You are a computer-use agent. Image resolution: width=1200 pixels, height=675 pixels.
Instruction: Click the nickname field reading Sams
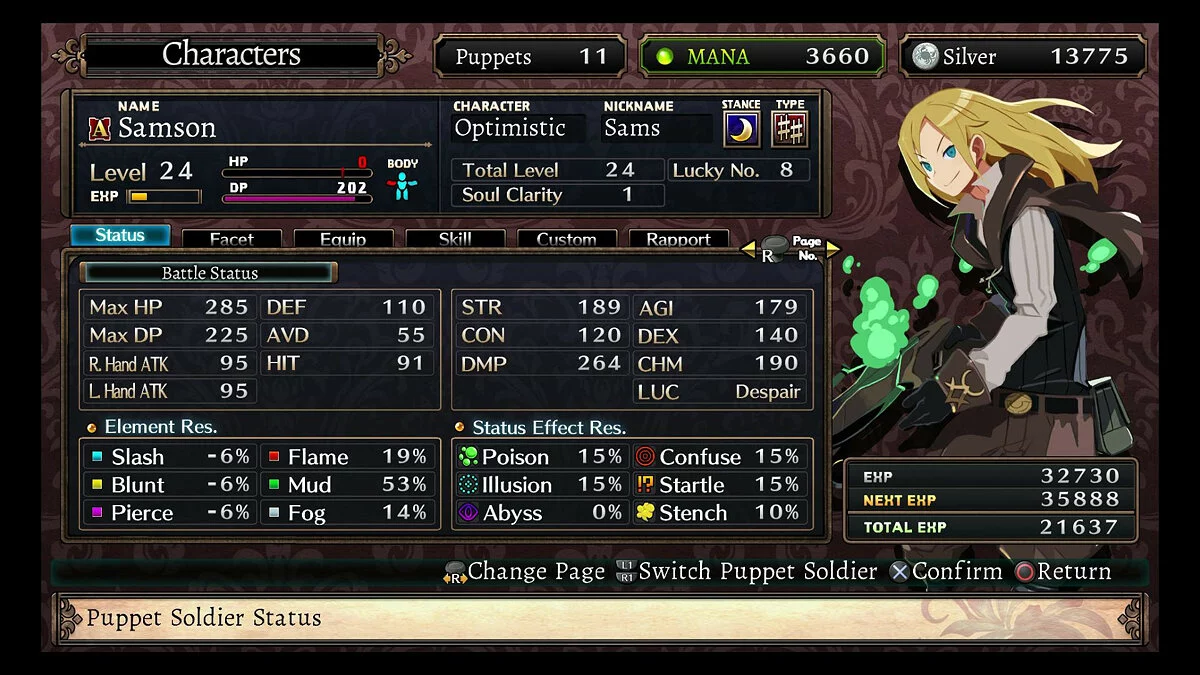[x=655, y=128]
